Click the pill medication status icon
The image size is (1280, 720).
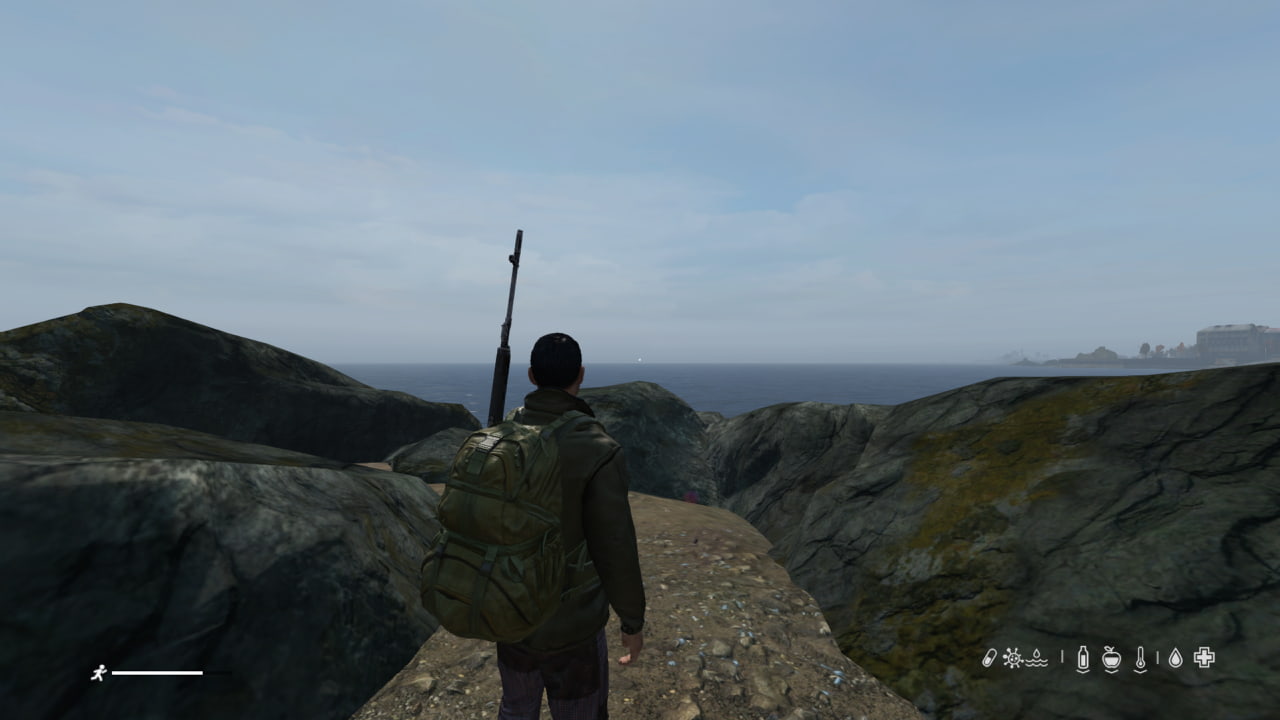[989, 658]
